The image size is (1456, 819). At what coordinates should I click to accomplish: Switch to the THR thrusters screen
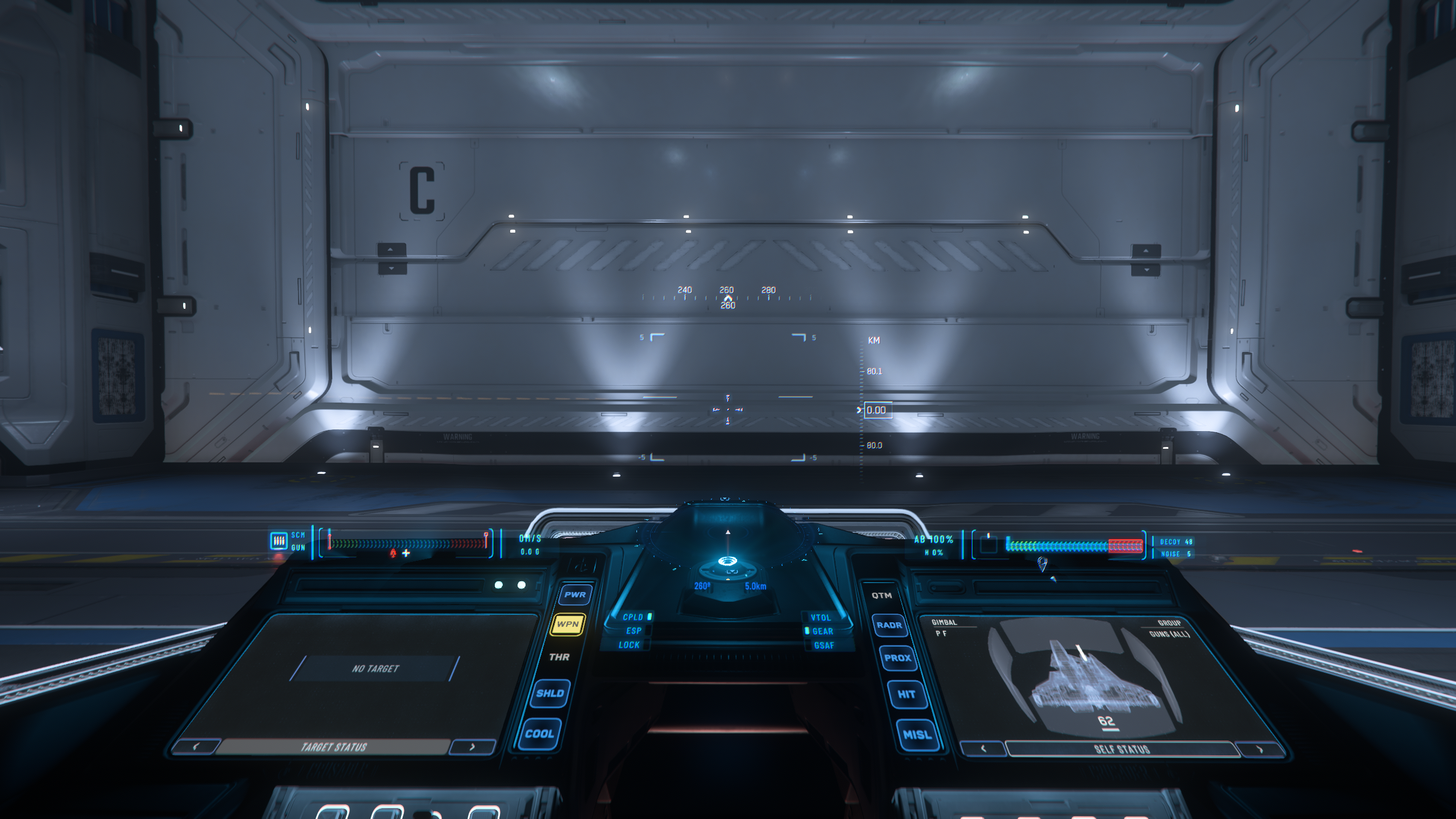tap(559, 657)
